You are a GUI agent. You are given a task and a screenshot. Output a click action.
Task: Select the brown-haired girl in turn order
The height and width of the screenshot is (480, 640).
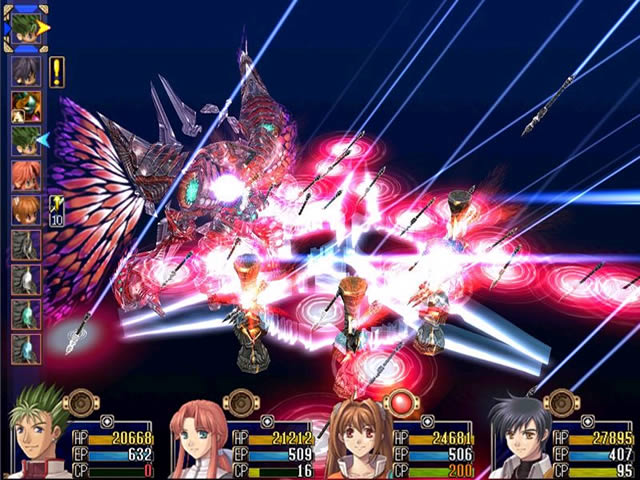pyautogui.click(x=26, y=209)
